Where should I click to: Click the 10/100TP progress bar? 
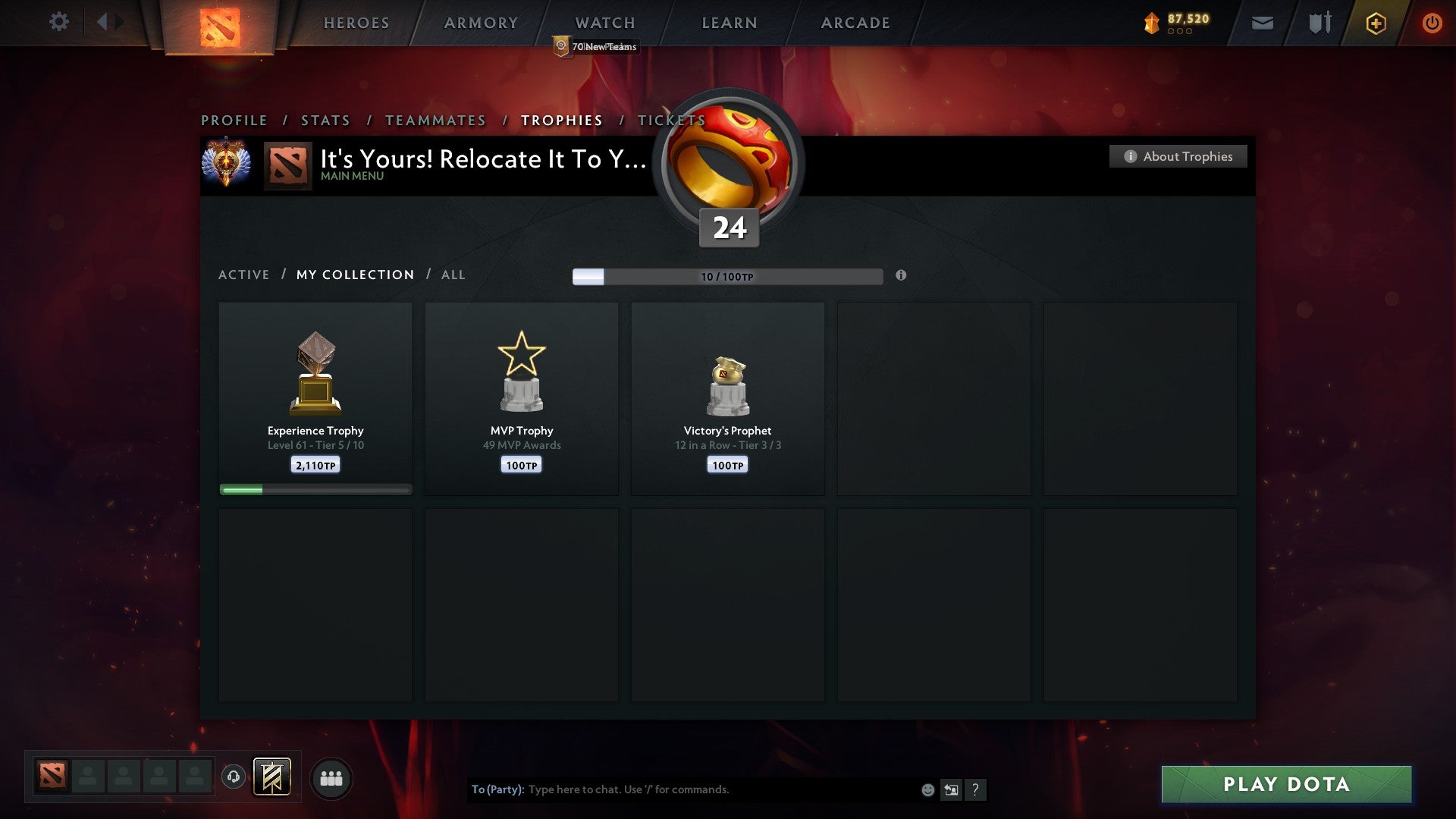(726, 277)
